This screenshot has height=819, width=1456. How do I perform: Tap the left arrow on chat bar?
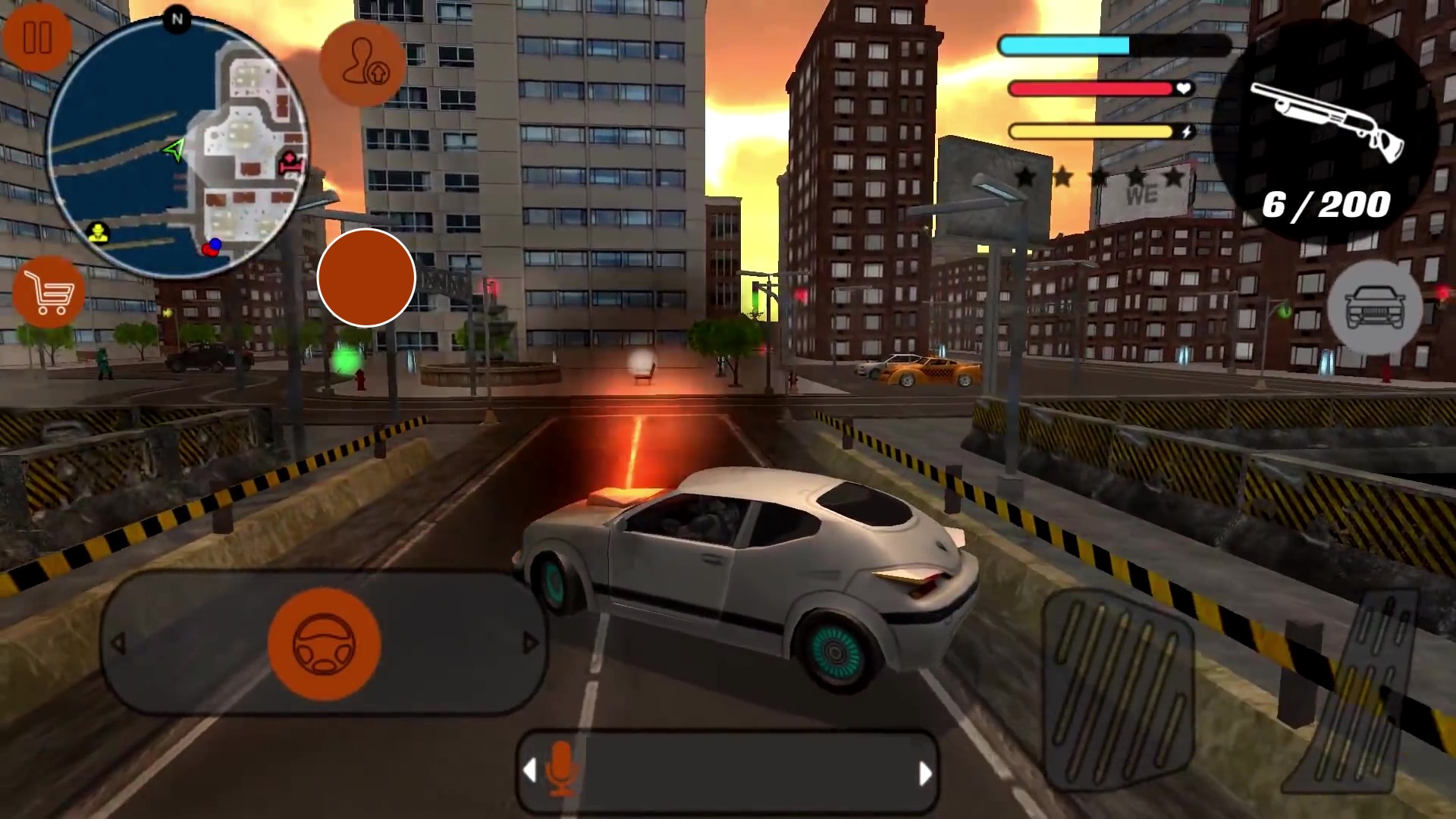(529, 771)
